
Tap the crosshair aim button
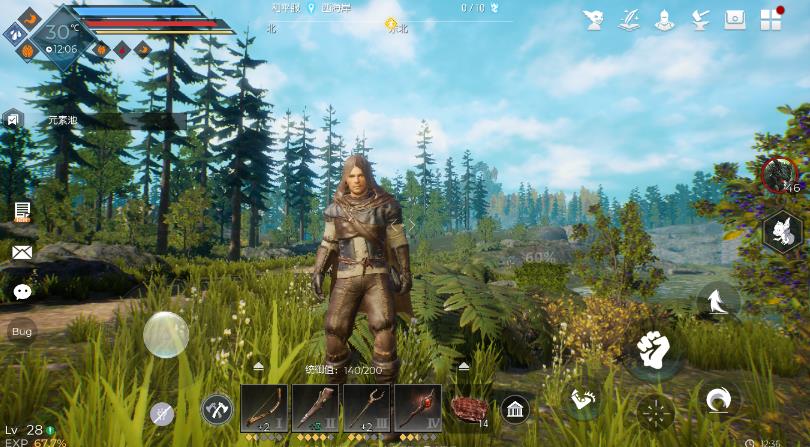[656, 411]
